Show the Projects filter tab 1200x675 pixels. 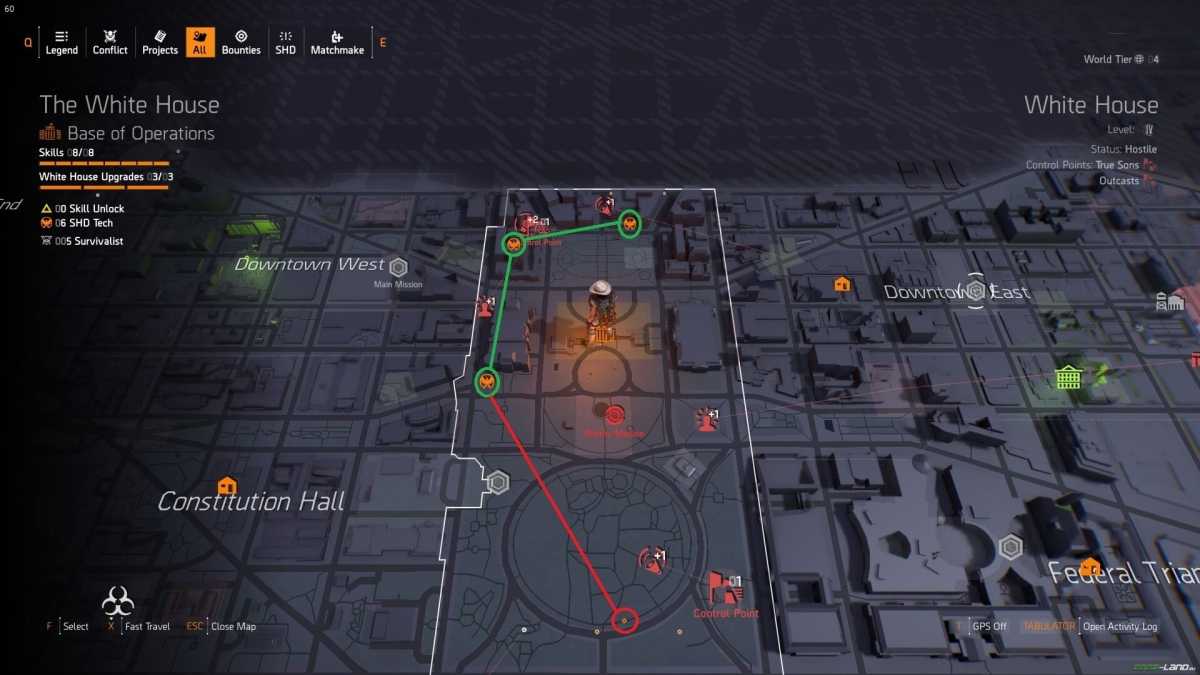[160, 42]
